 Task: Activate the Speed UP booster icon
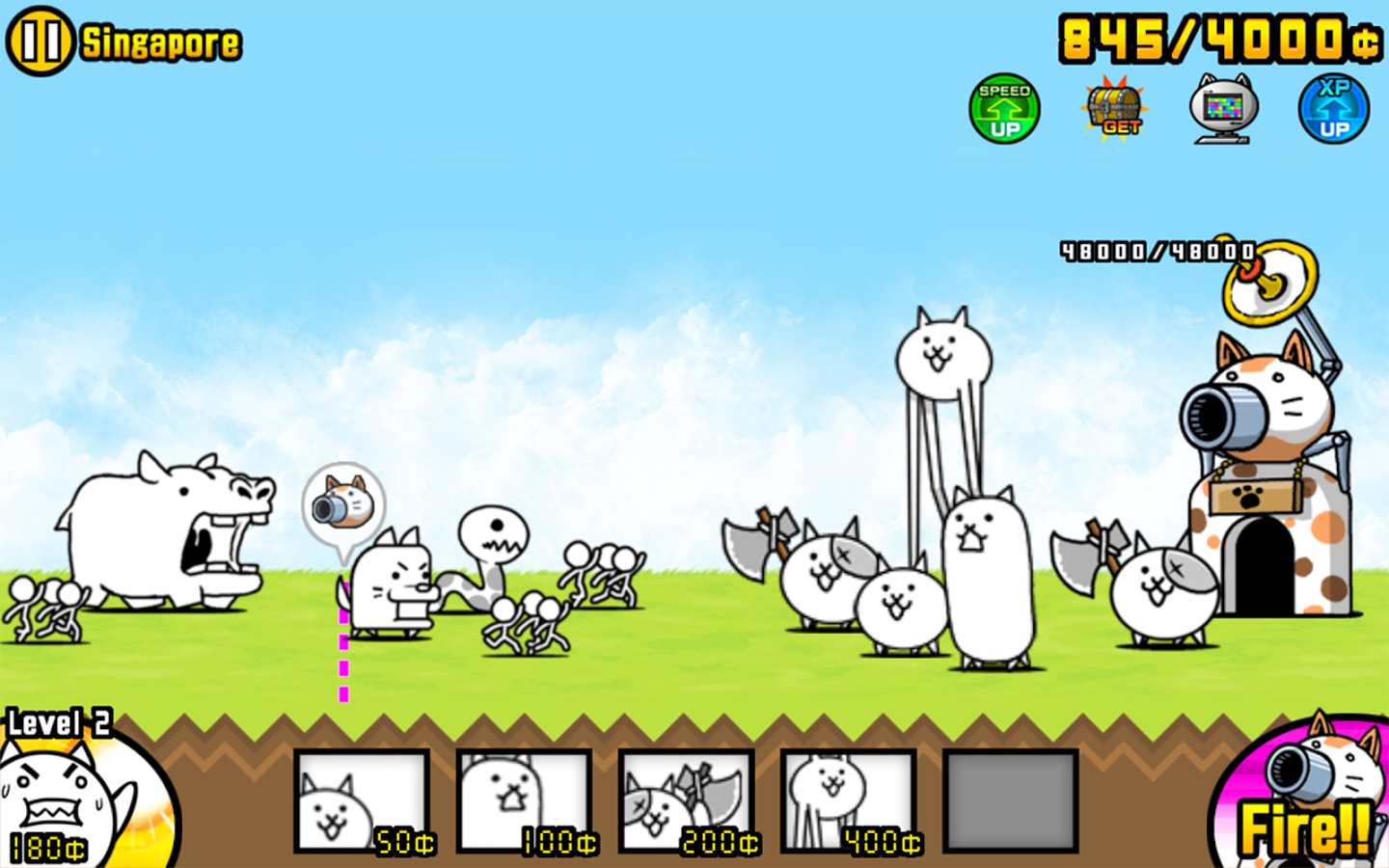point(1006,108)
